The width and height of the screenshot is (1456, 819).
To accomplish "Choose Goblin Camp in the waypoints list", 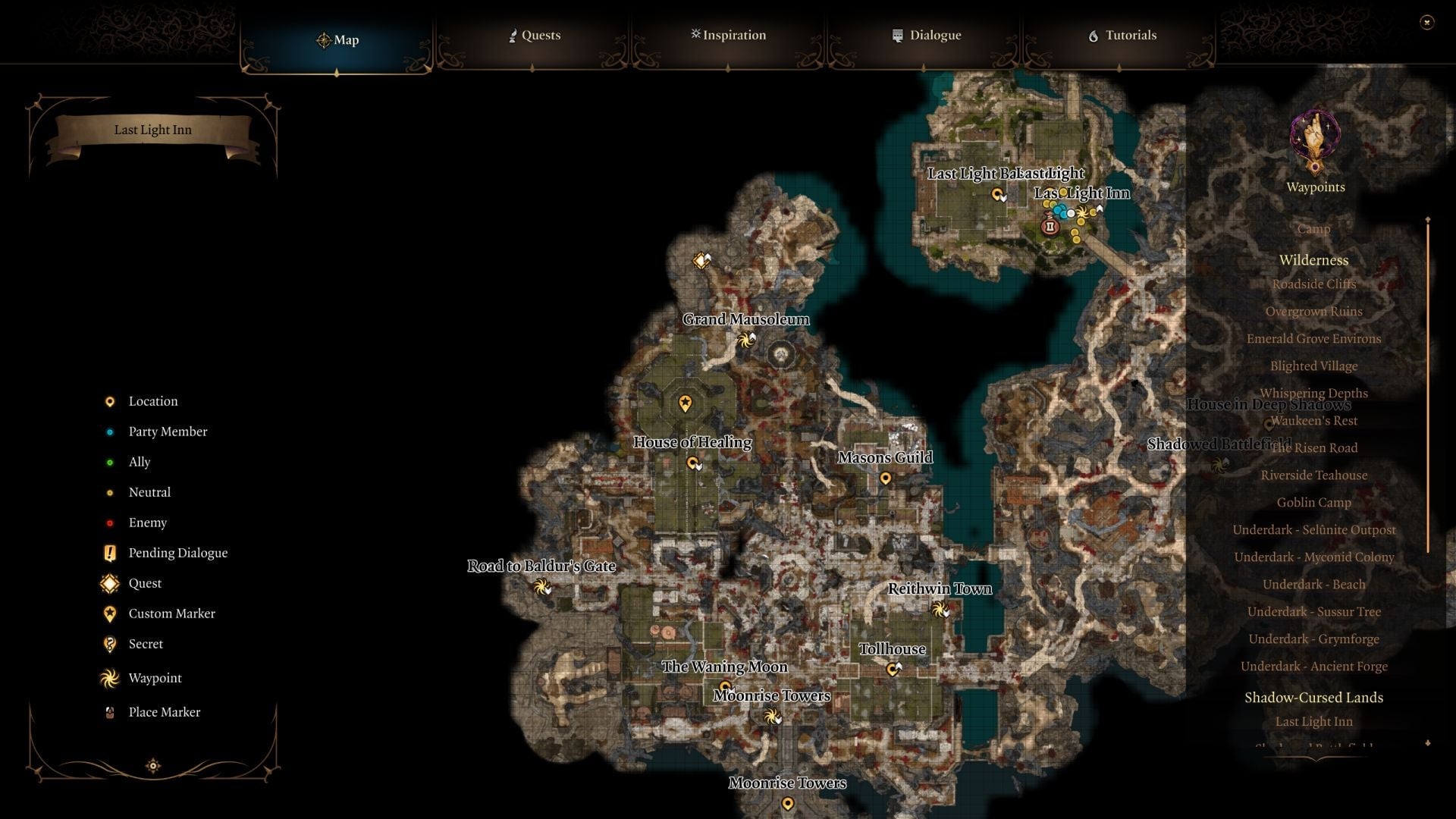I will coord(1313,502).
